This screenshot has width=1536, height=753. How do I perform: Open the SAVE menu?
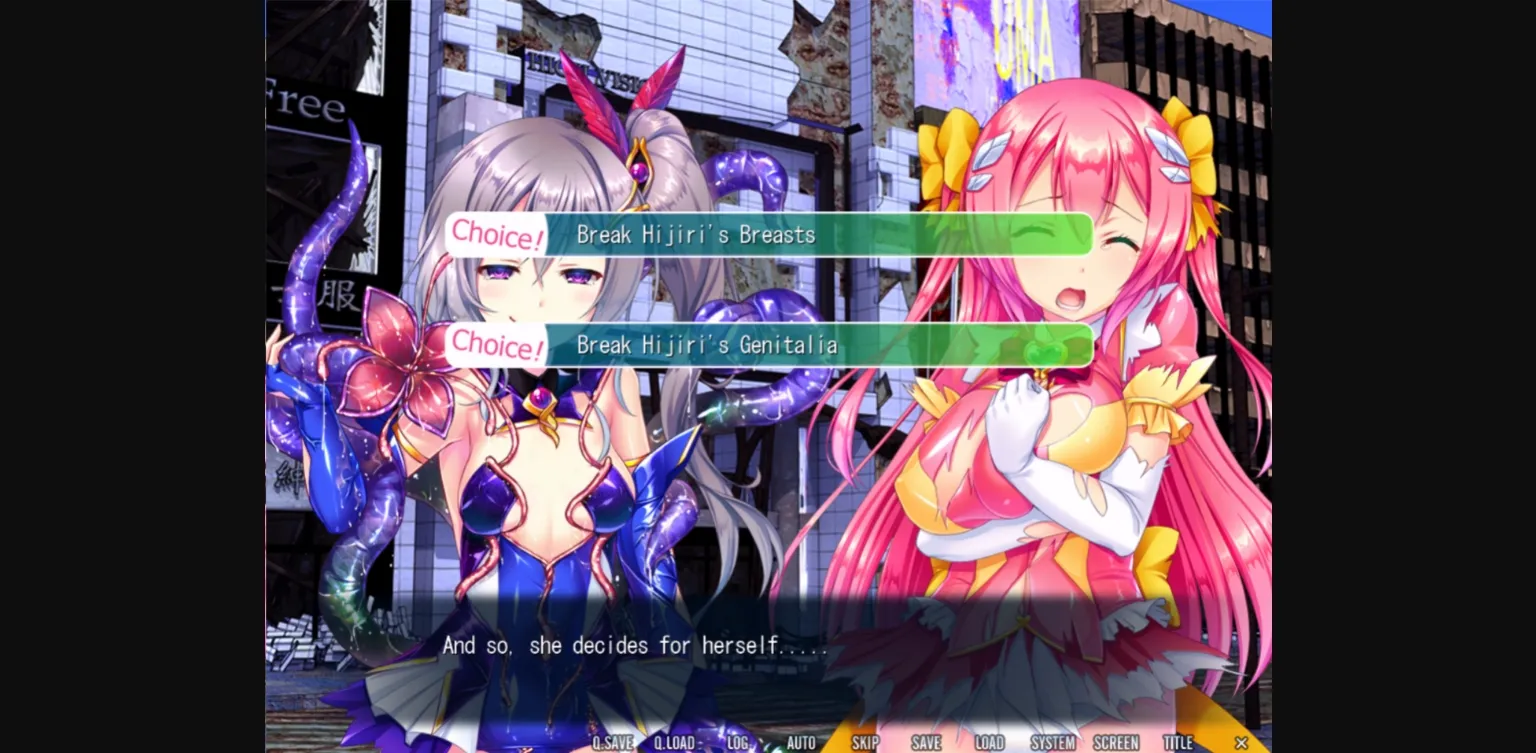[x=926, y=743]
